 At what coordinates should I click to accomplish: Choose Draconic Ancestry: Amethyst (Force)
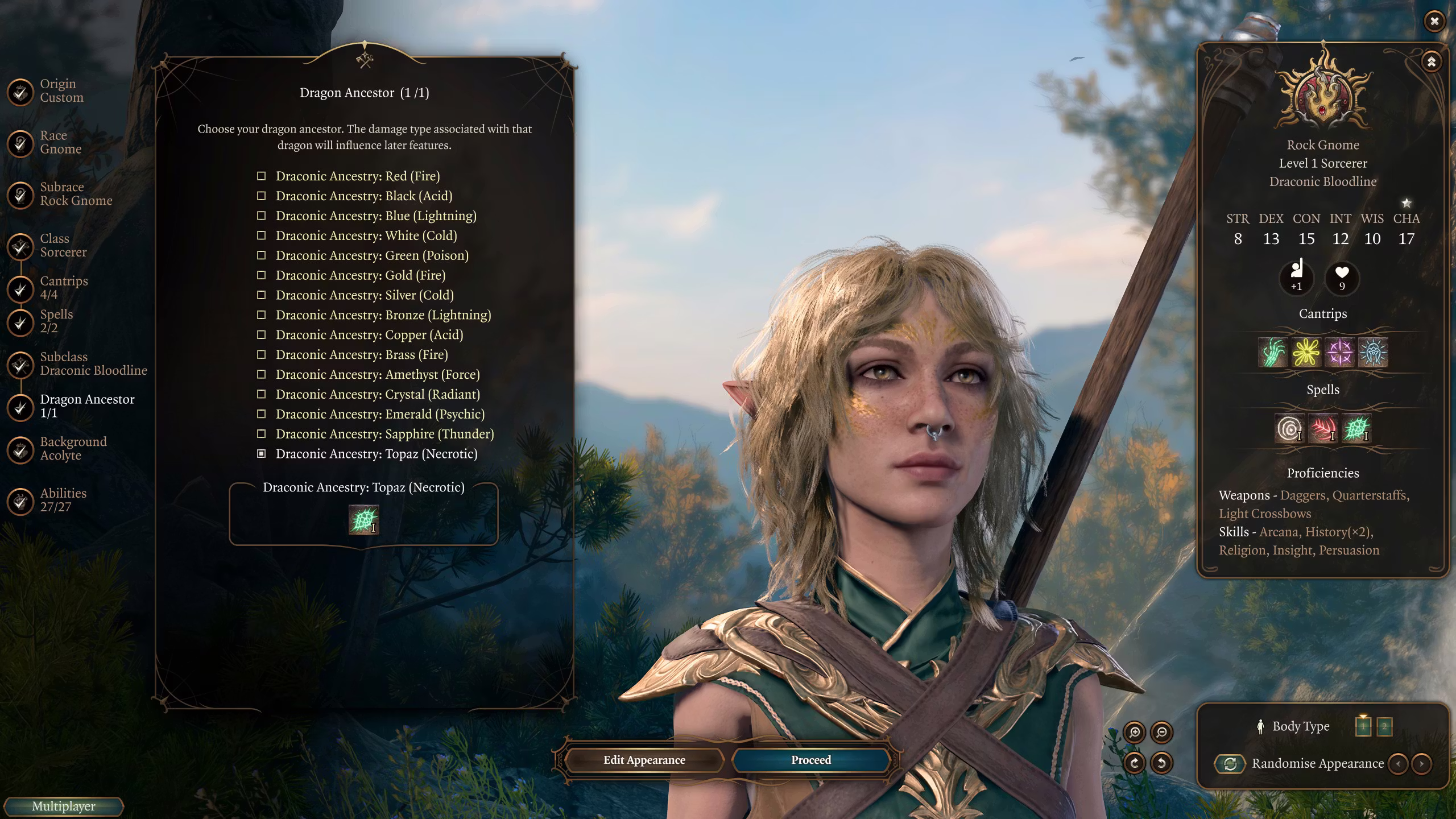tap(377, 375)
